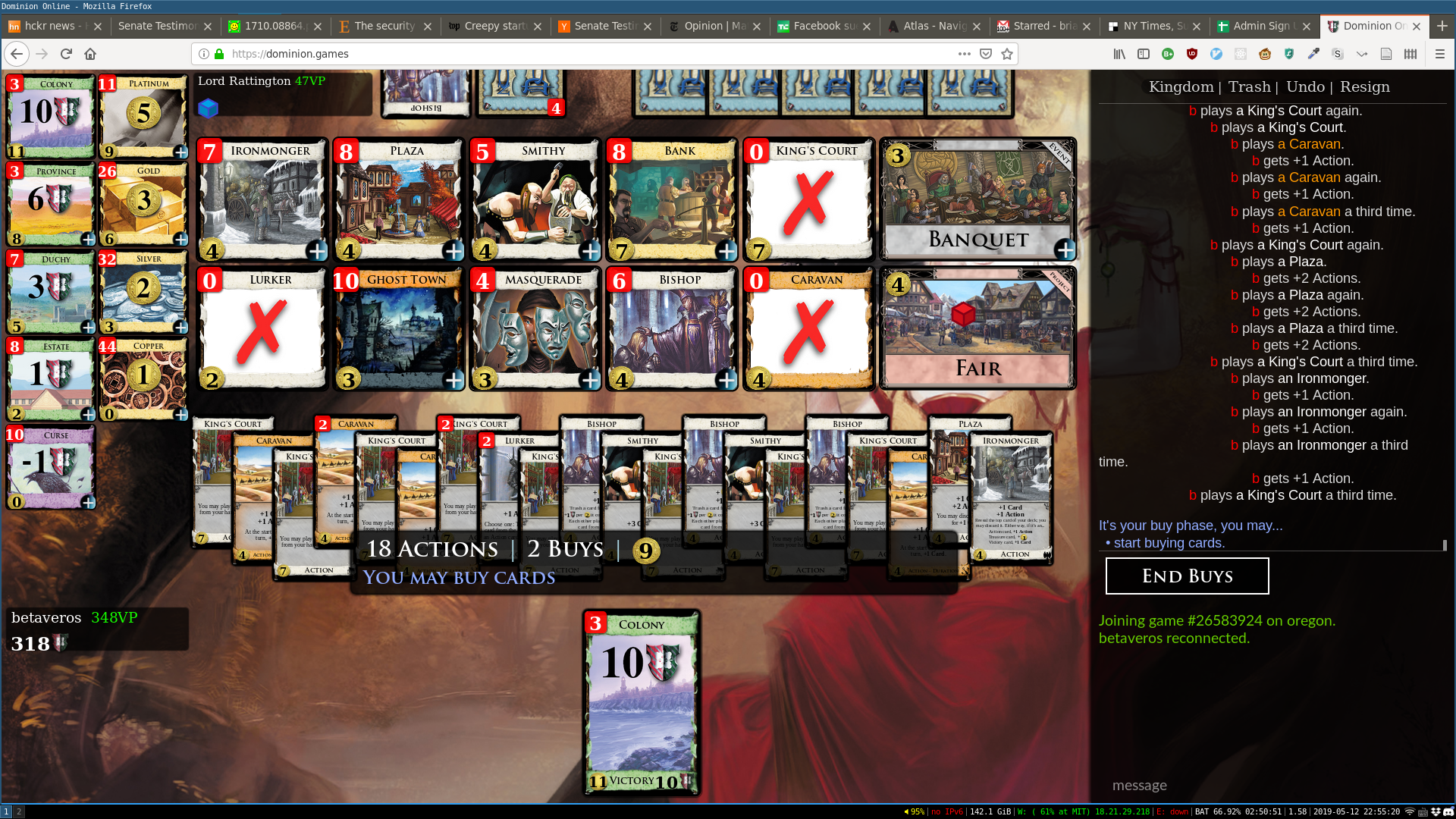Open the Trash pile view
The height and width of the screenshot is (819, 1456).
1249,87
